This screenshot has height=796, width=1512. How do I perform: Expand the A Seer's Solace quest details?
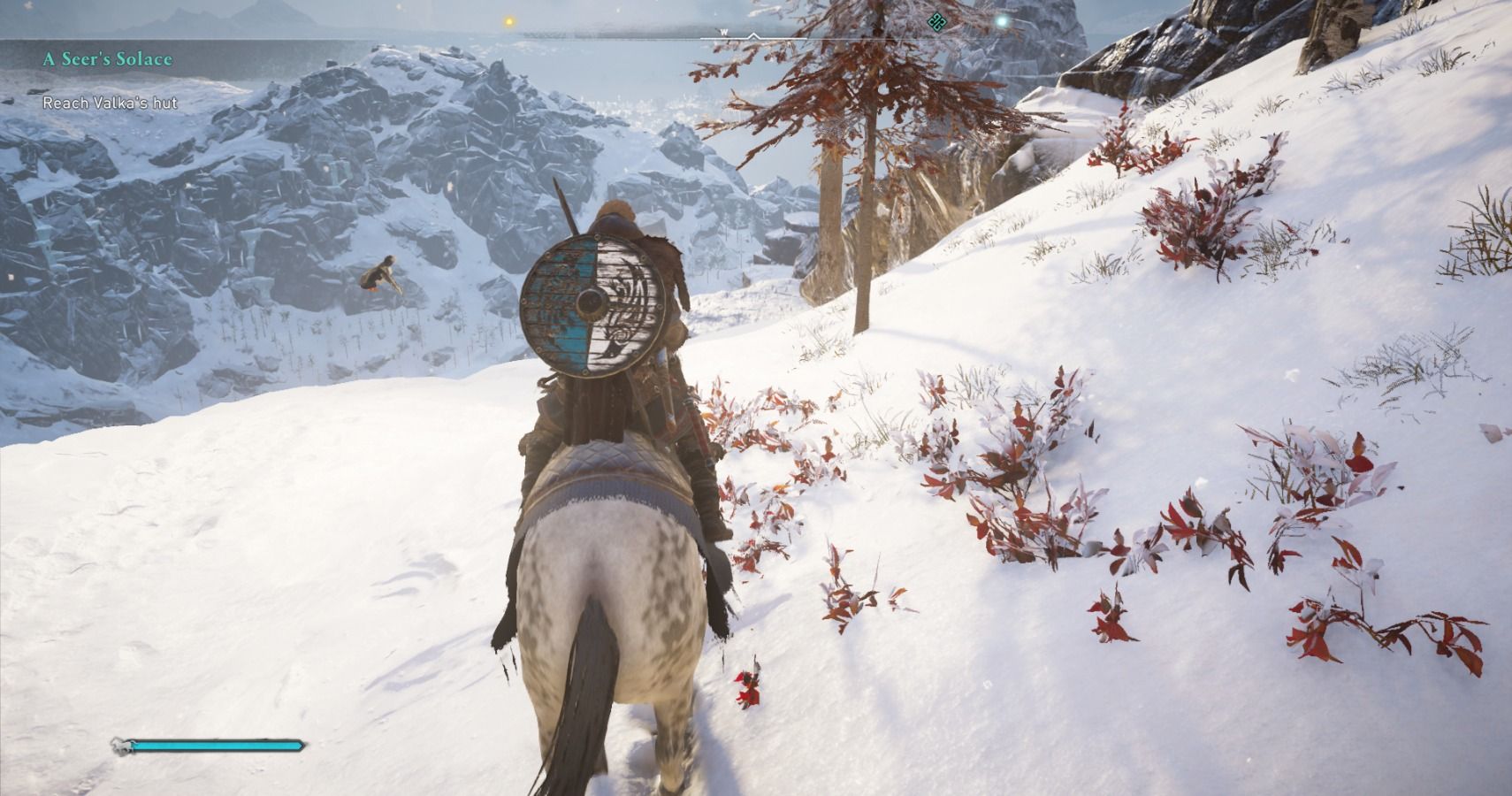(x=105, y=60)
